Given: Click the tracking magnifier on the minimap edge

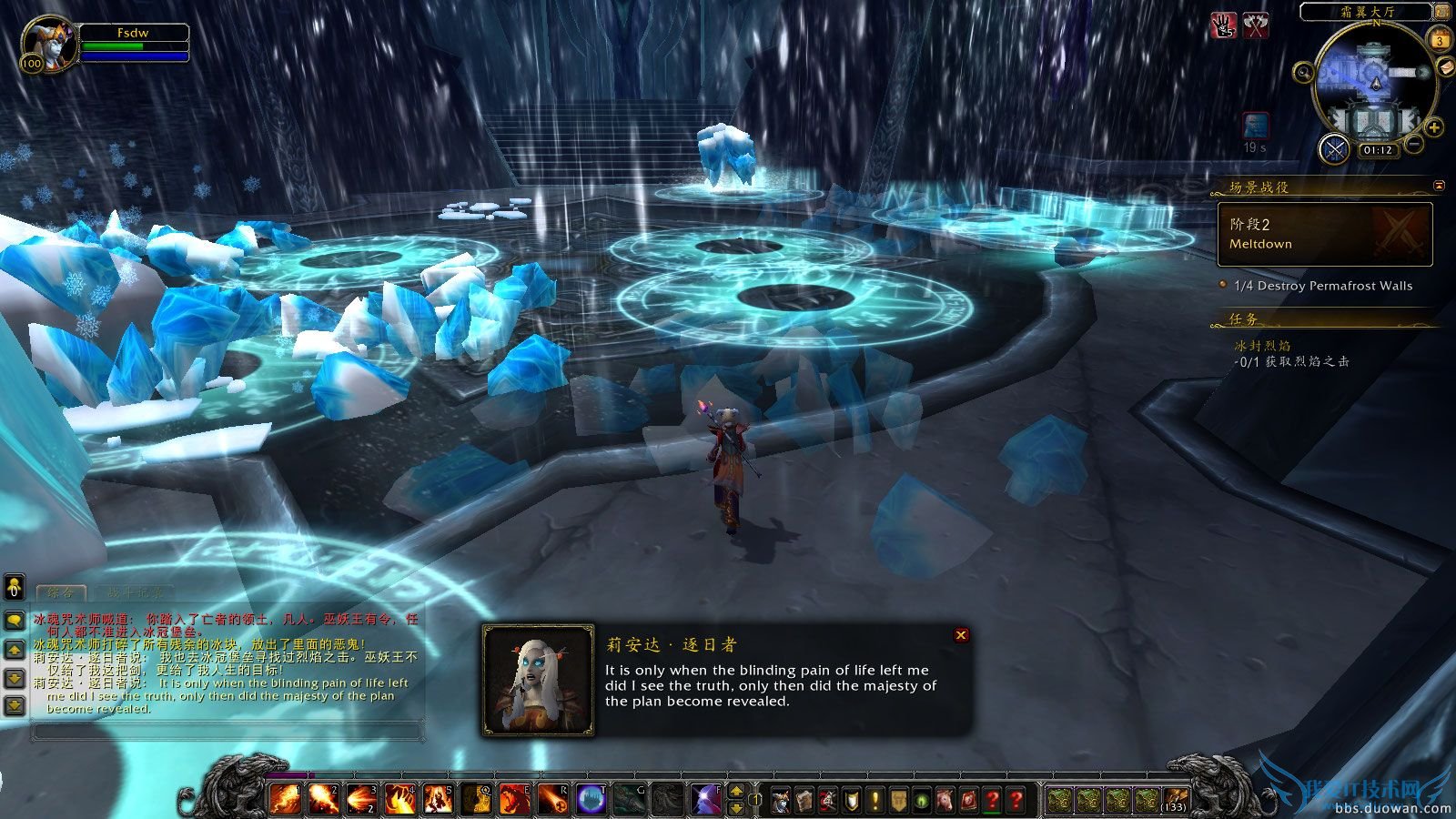Looking at the screenshot, I should [x=1304, y=73].
